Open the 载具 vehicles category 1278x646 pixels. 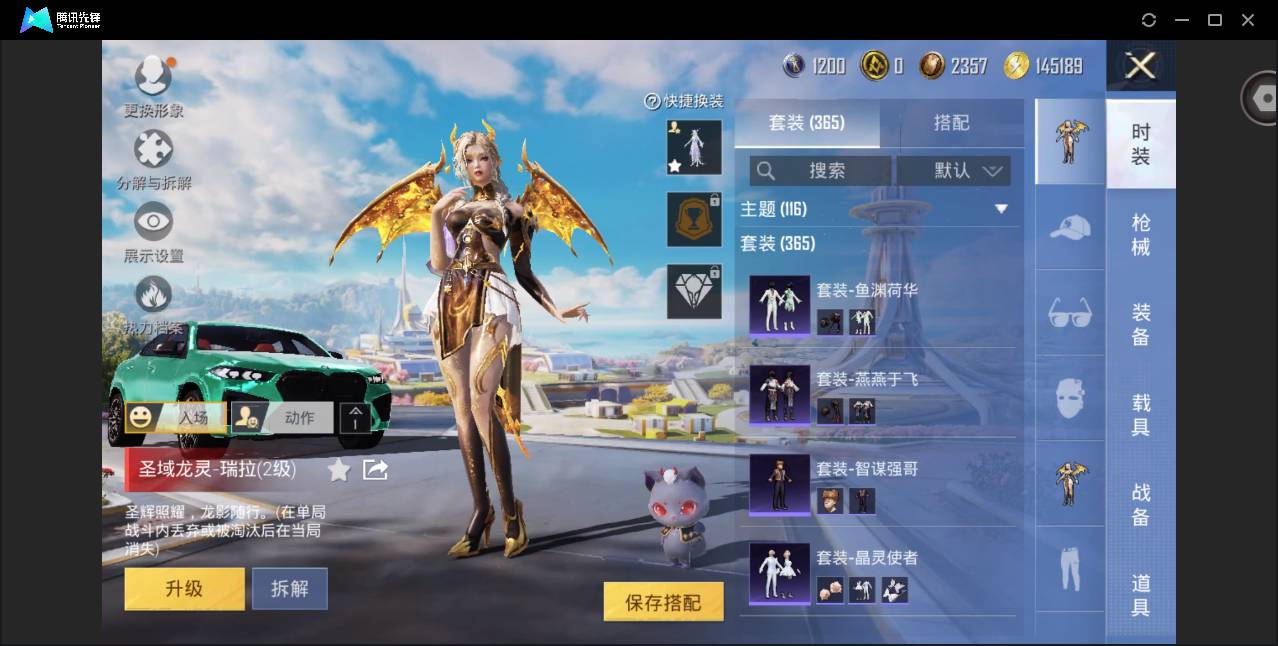pyautogui.click(x=1140, y=415)
